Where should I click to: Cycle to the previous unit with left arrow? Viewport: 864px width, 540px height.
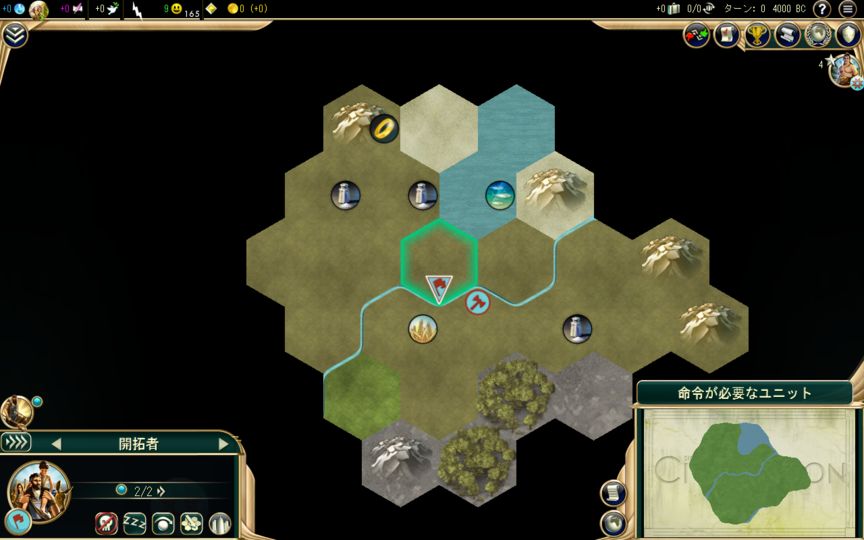pyautogui.click(x=56, y=443)
